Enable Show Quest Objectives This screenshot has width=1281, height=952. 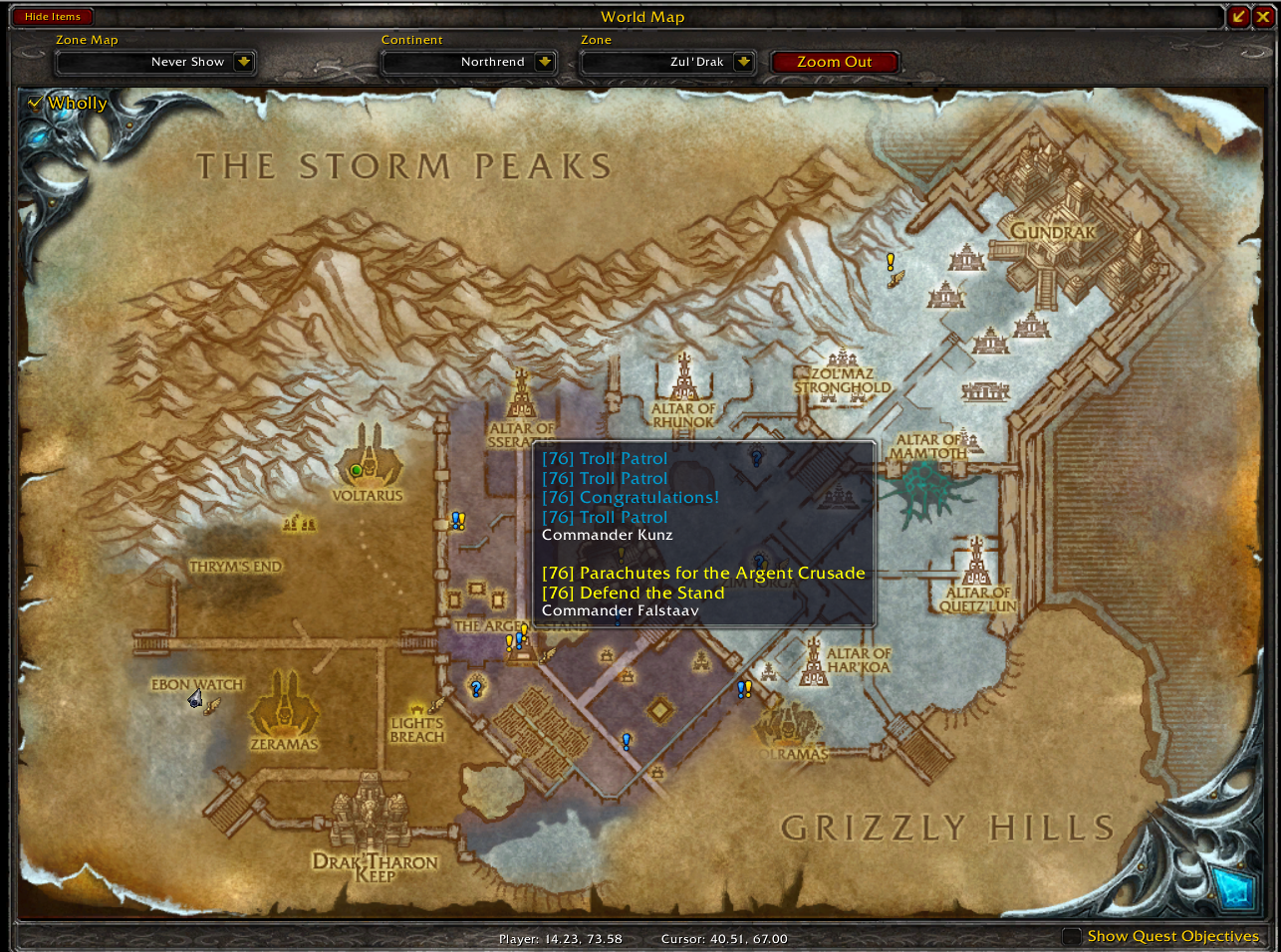pyautogui.click(x=1073, y=936)
